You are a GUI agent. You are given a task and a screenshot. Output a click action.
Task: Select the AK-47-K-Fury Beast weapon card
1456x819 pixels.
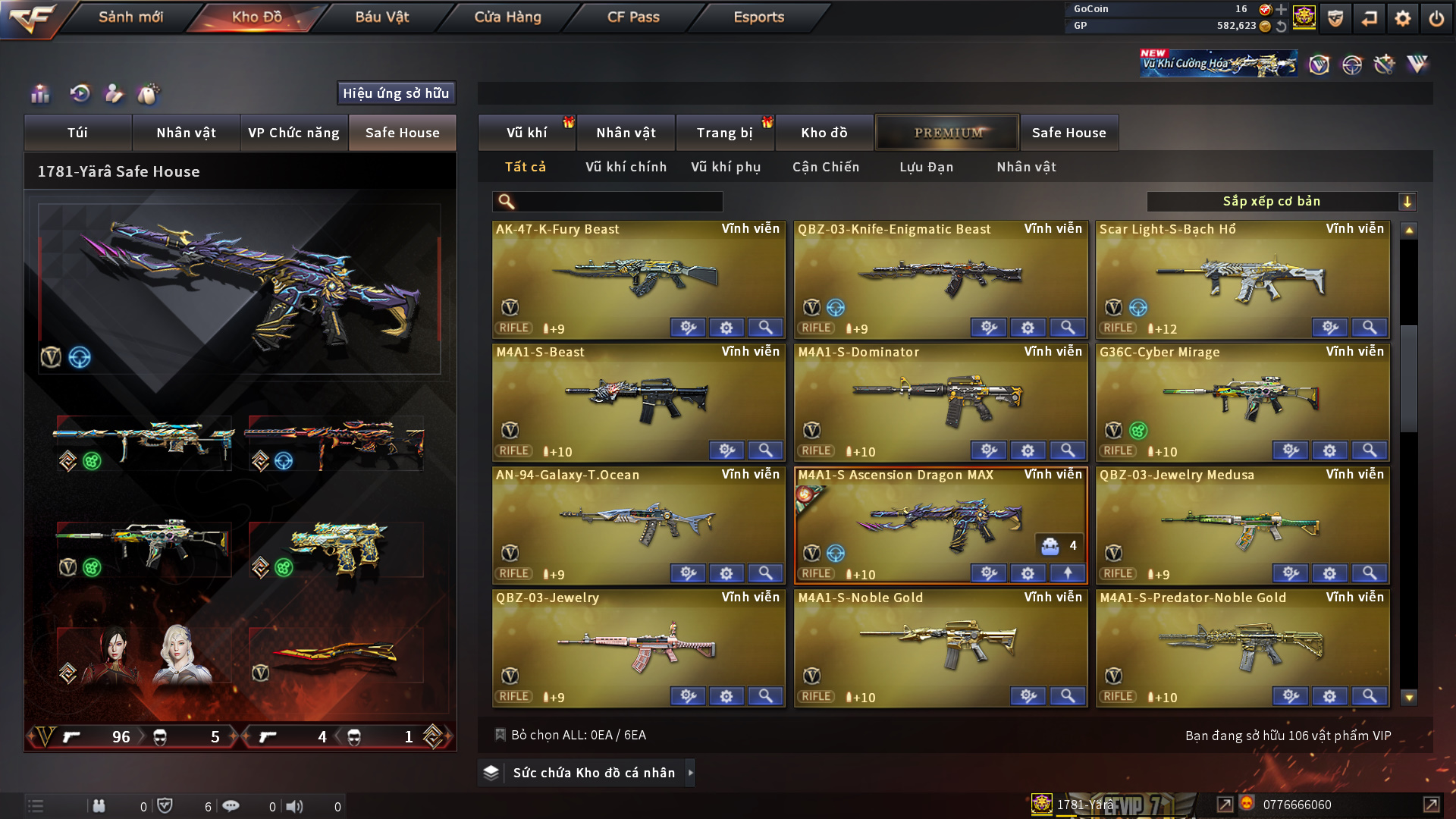pos(638,277)
